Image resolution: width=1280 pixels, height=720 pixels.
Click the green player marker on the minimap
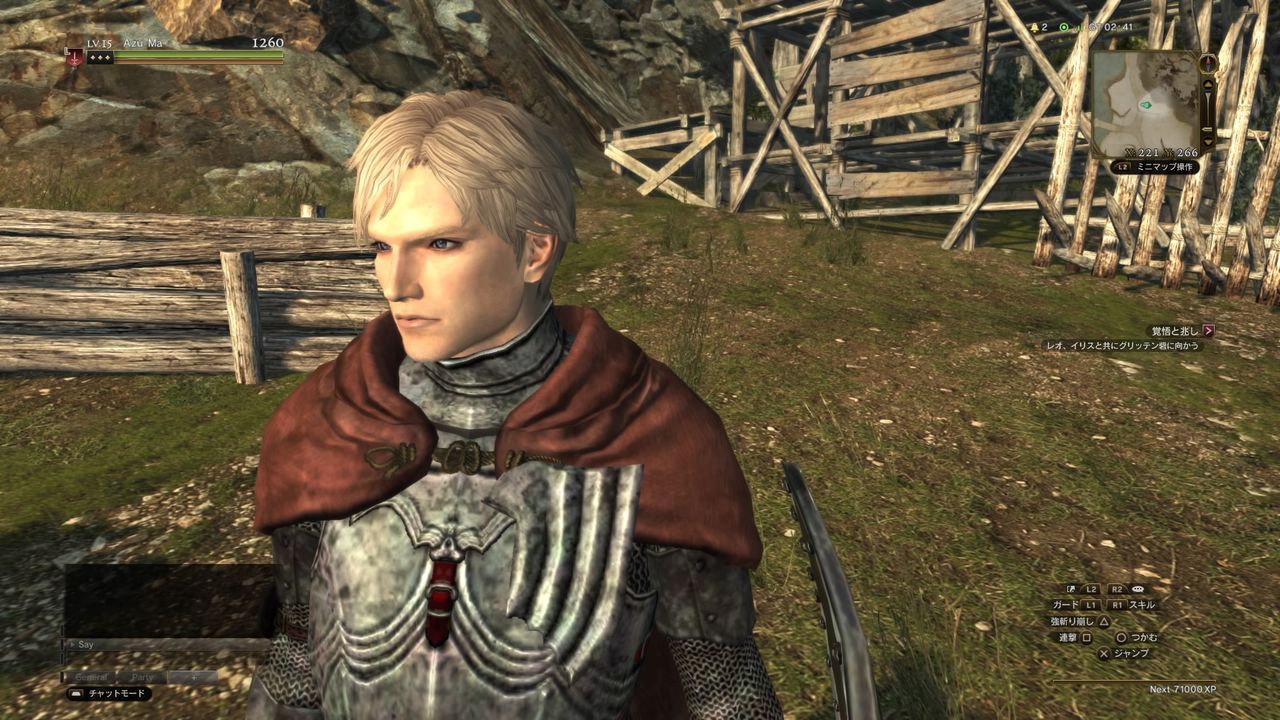click(1145, 104)
